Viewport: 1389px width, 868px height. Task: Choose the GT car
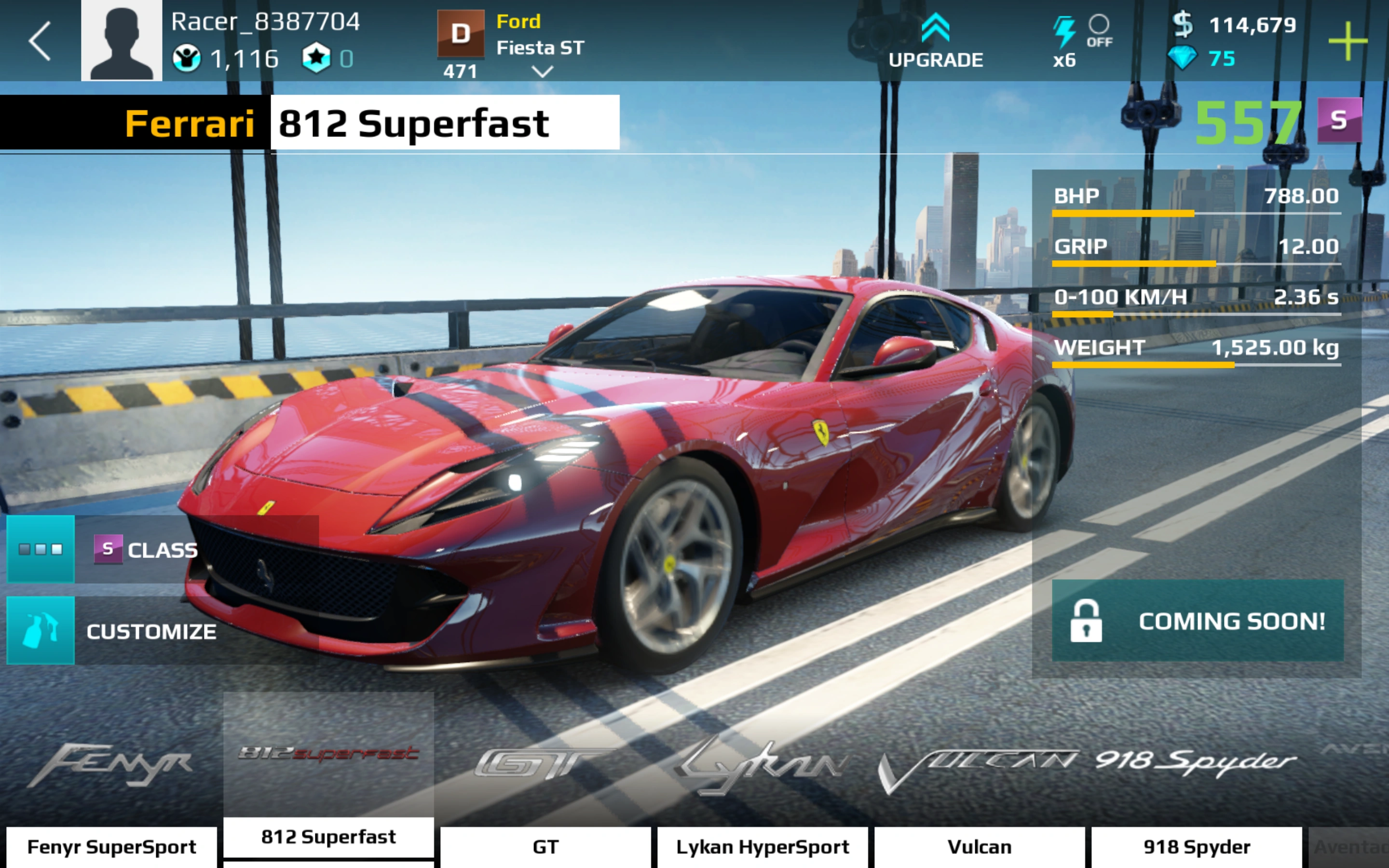(545, 847)
